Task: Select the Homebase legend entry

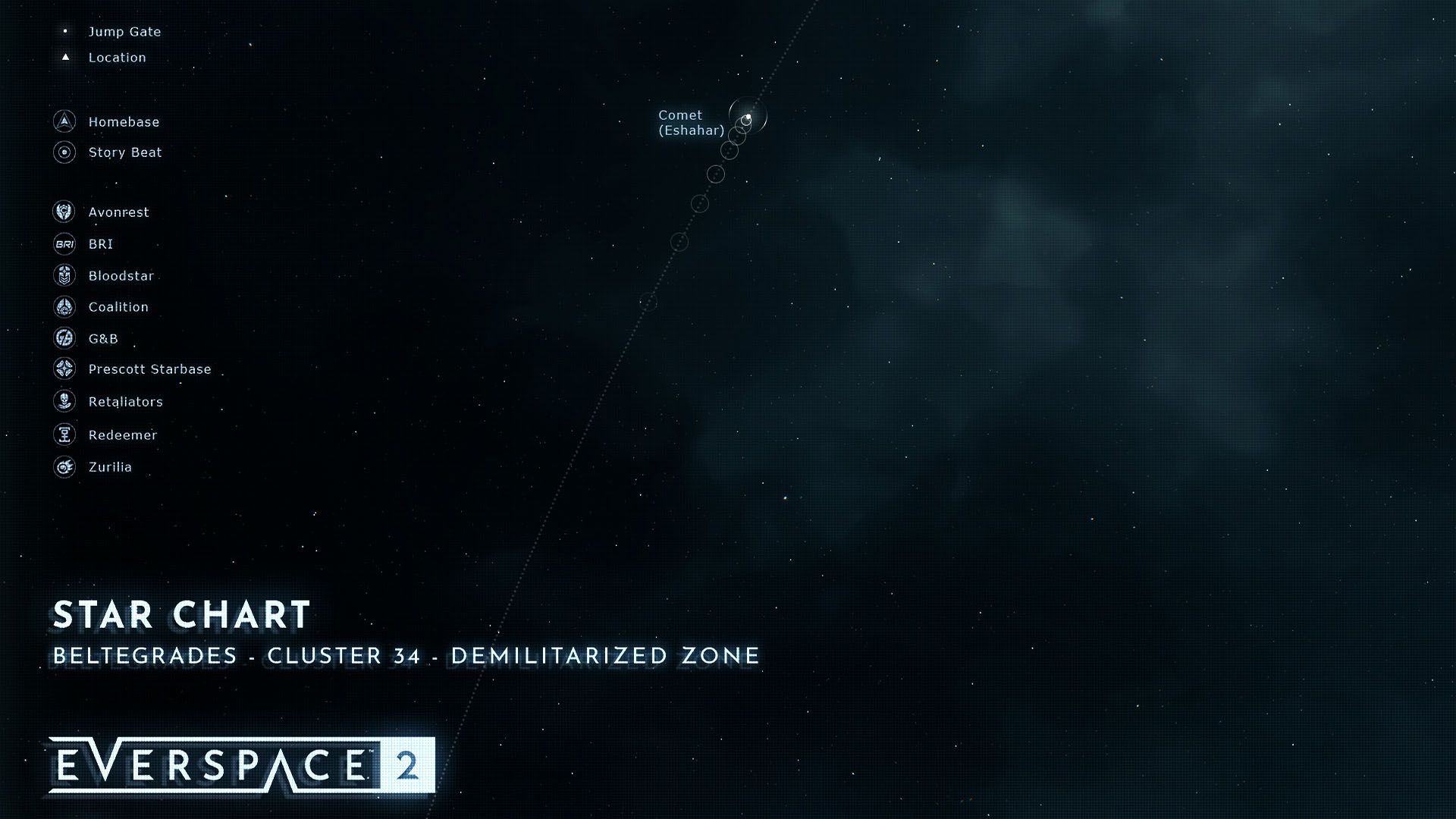Action: point(124,122)
